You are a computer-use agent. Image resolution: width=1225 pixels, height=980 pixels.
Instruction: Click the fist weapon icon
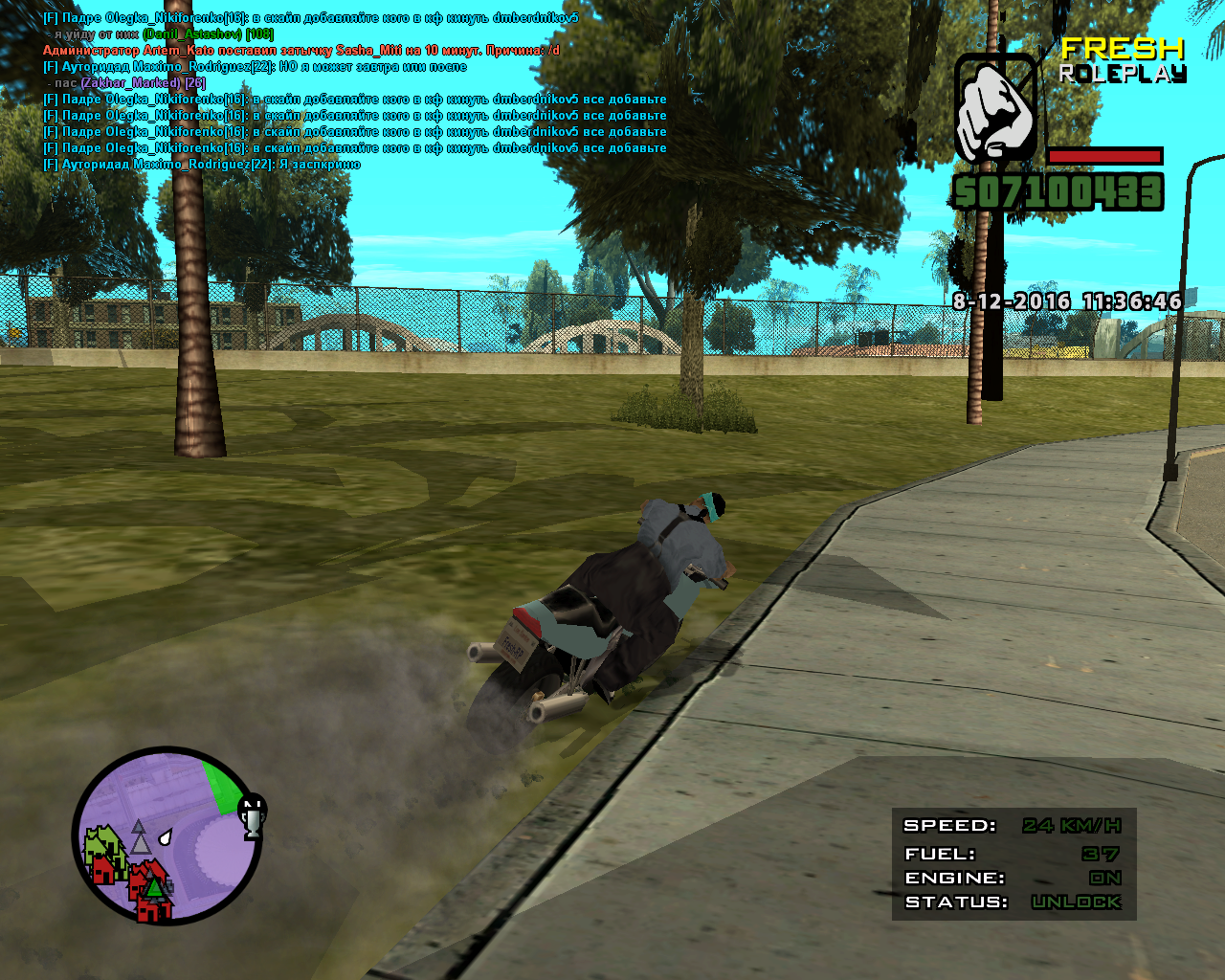[x=995, y=109]
